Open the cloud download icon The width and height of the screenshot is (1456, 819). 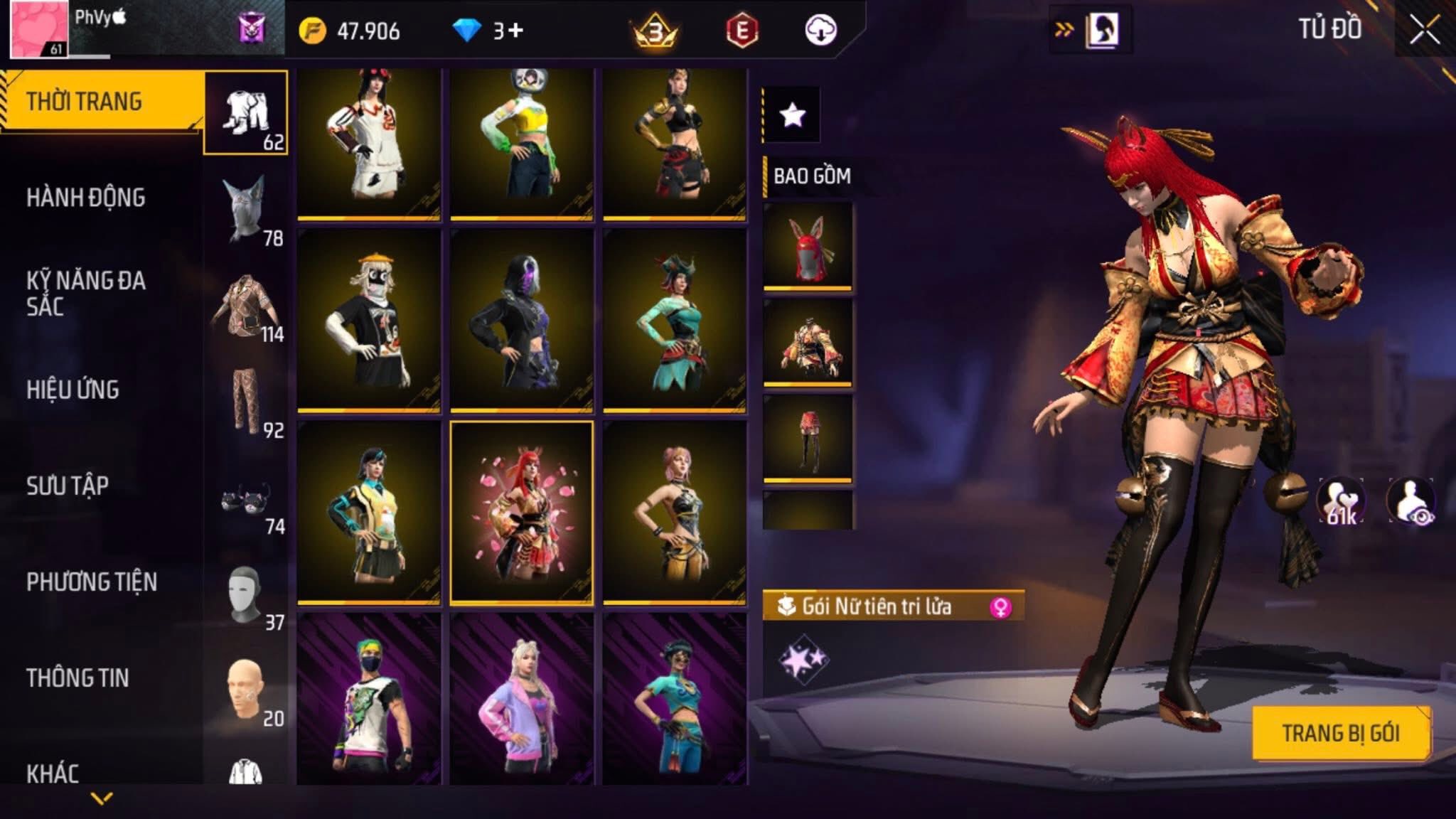(x=820, y=31)
